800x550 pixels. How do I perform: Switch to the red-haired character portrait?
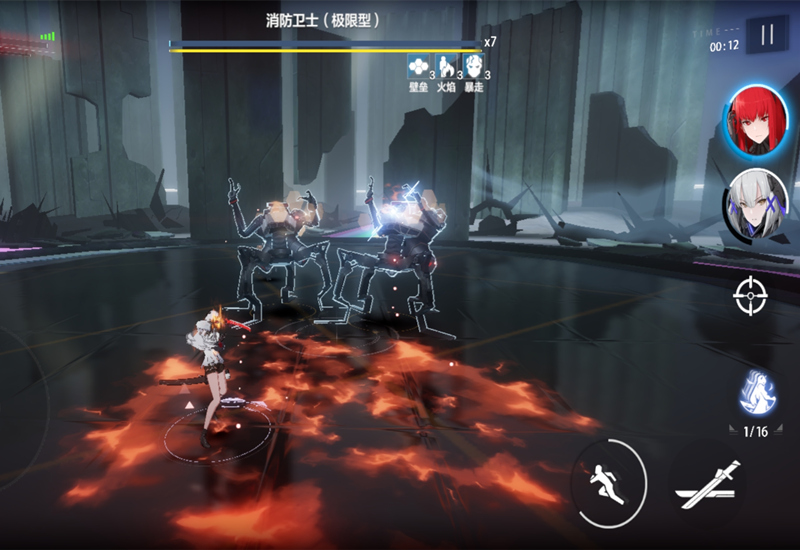(x=757, y=121)
